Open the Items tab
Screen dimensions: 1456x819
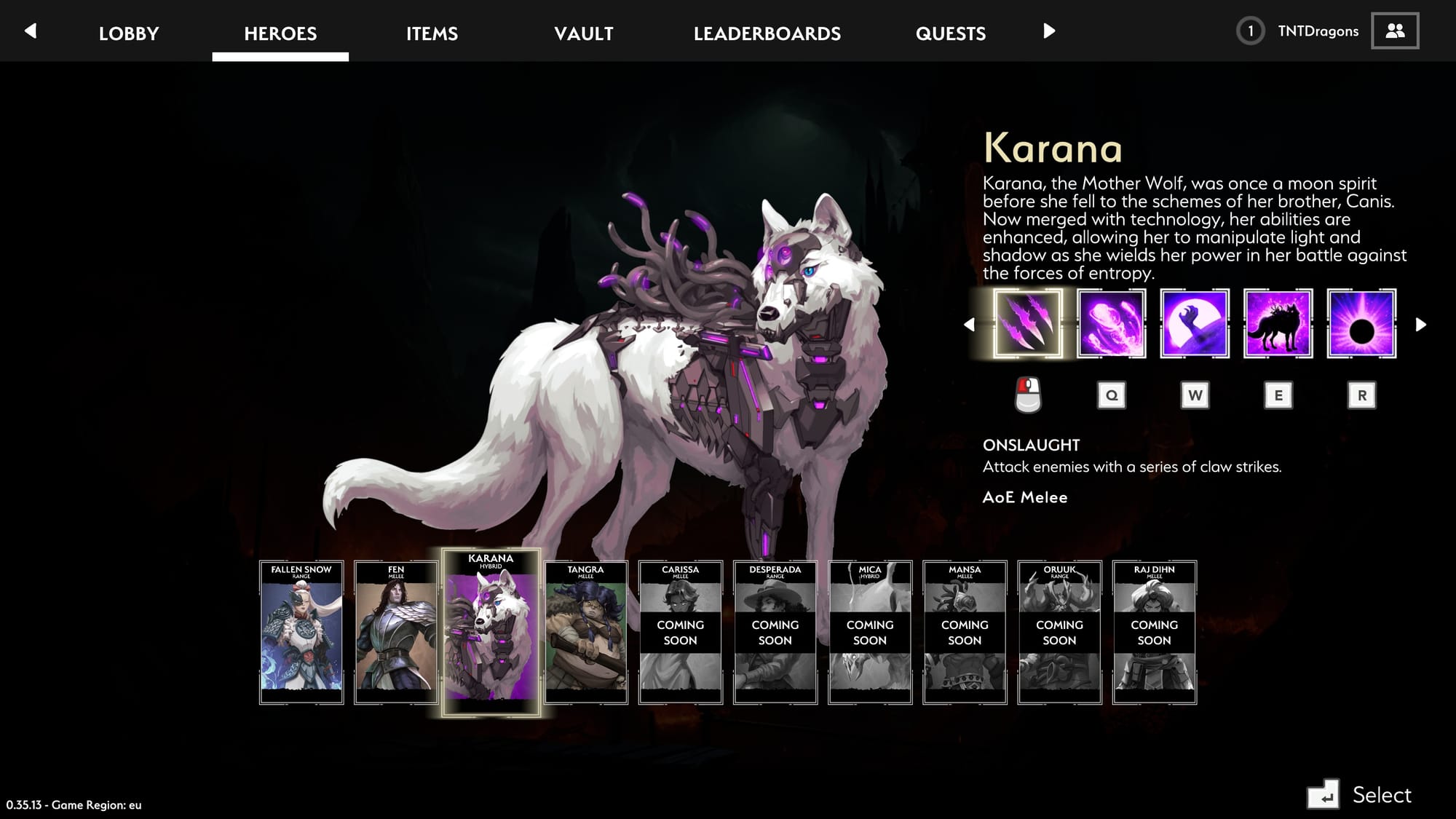click(432, 33)
